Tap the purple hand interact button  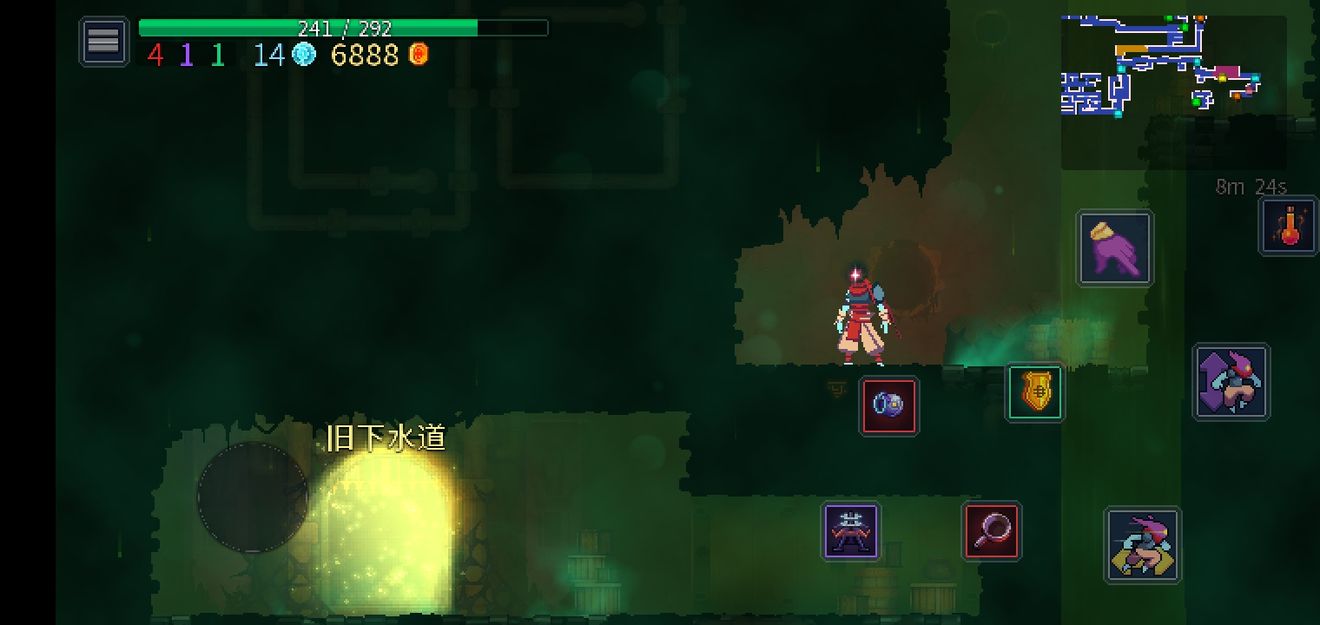click(x=1115, y=248)
